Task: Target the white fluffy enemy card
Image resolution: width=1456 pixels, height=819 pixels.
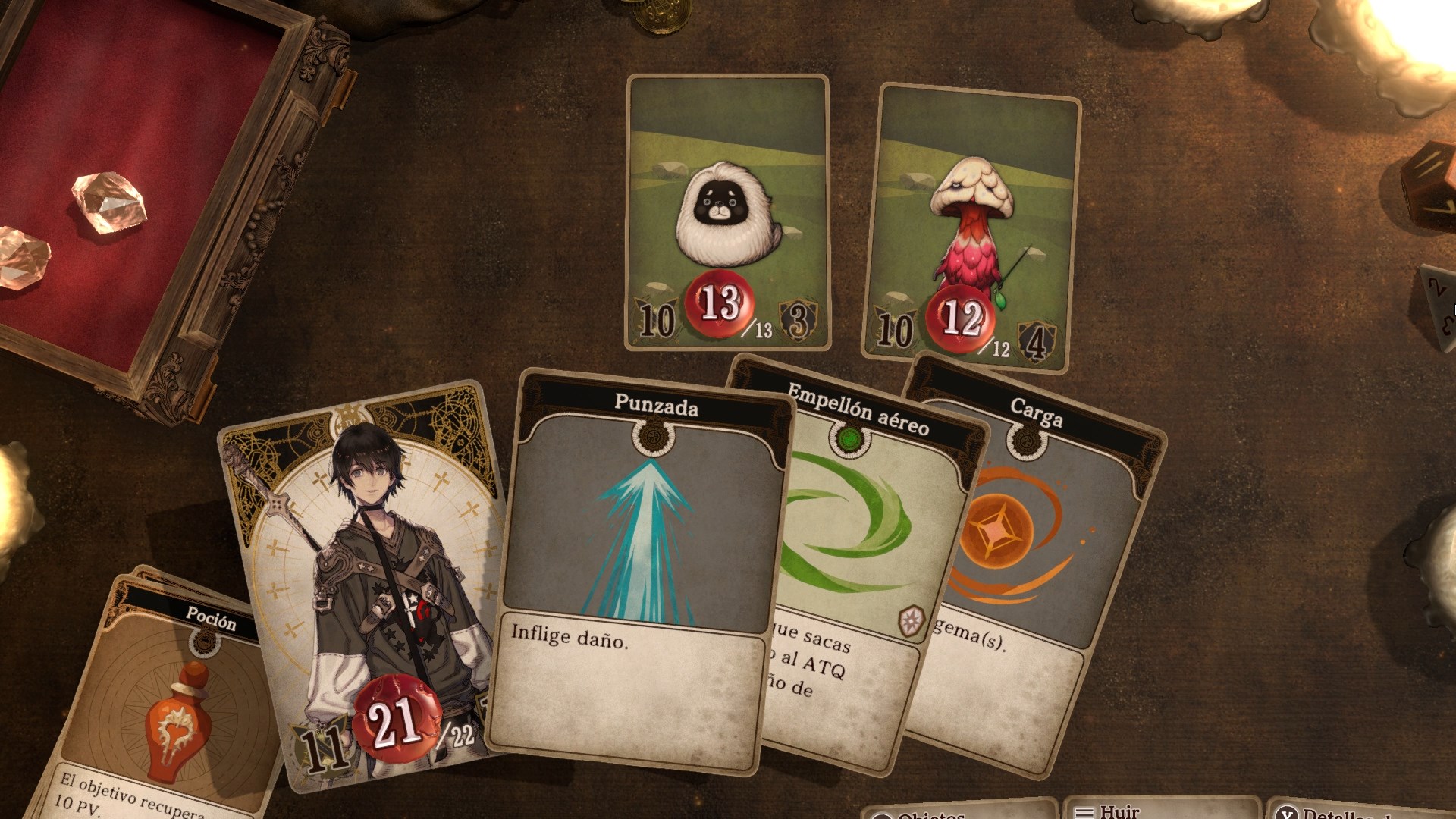Action: click(x=727, y=212)
